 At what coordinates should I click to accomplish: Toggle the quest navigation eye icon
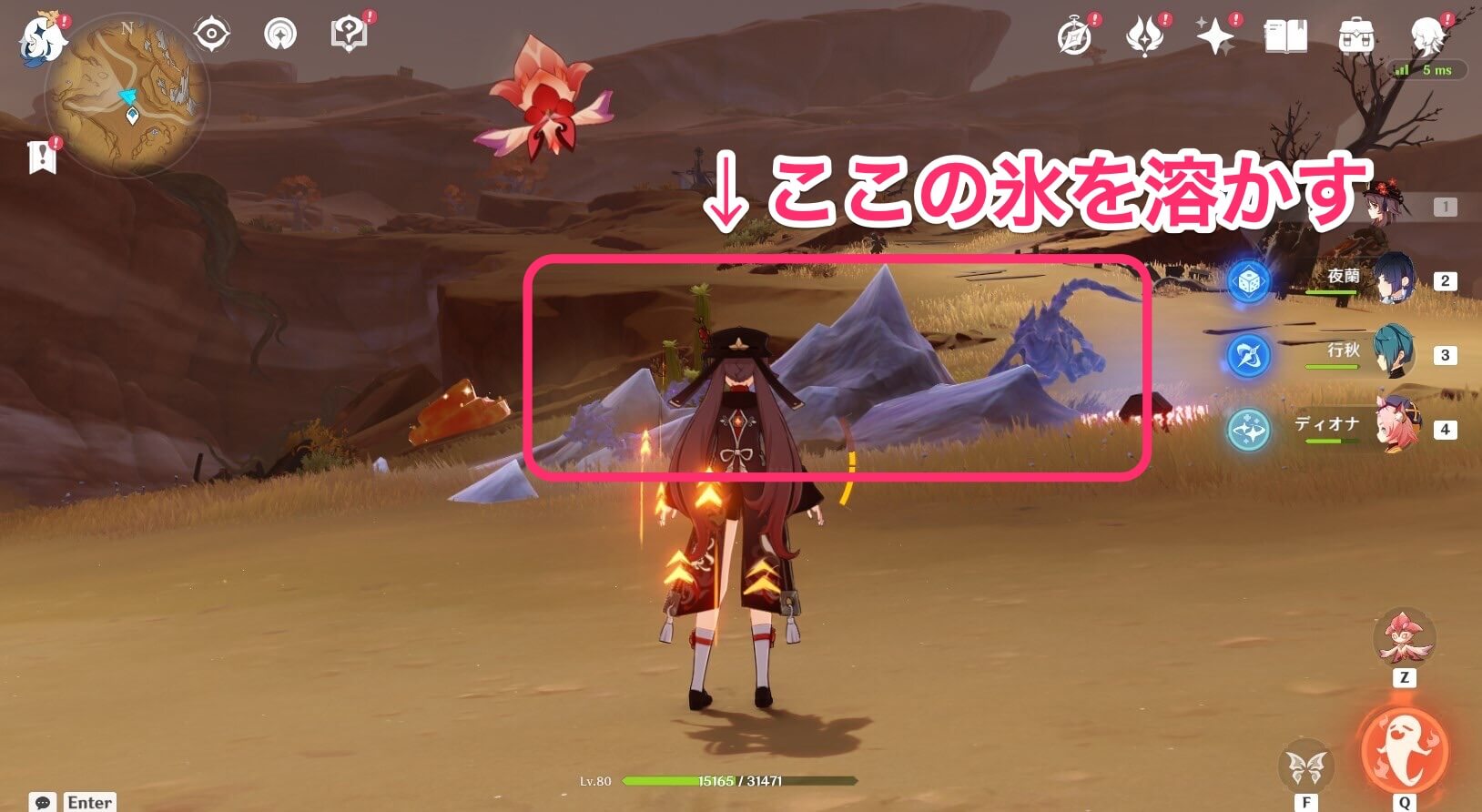tap(211, 34)
